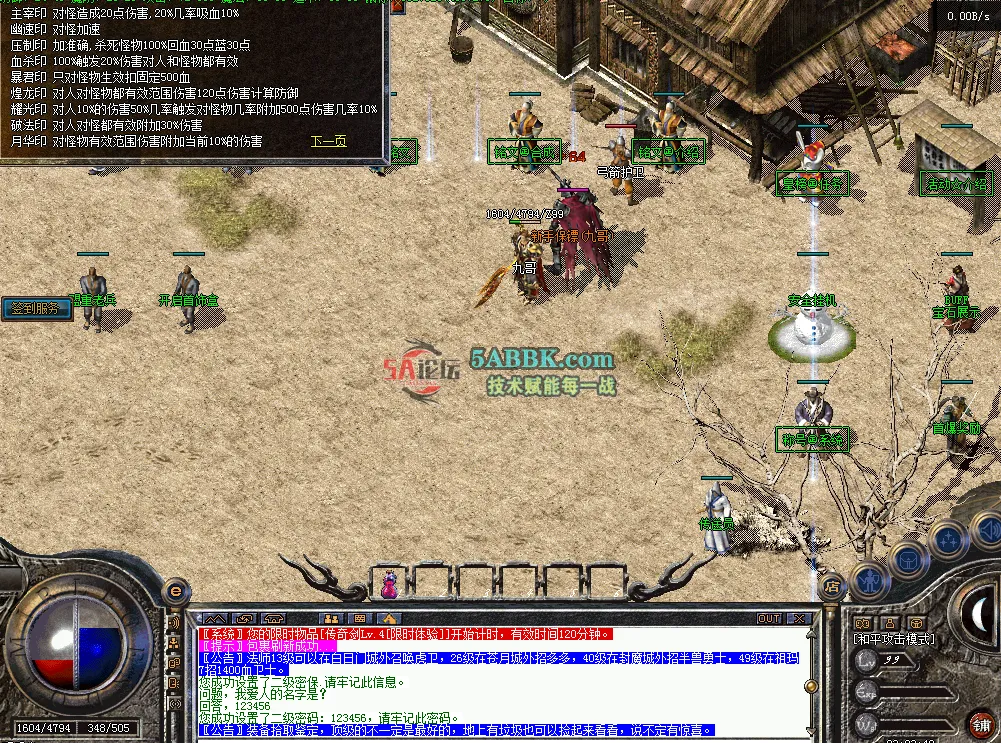
Task: Toggle the 和平攻击模式 attack mode label
Action: tap(893, 638)
